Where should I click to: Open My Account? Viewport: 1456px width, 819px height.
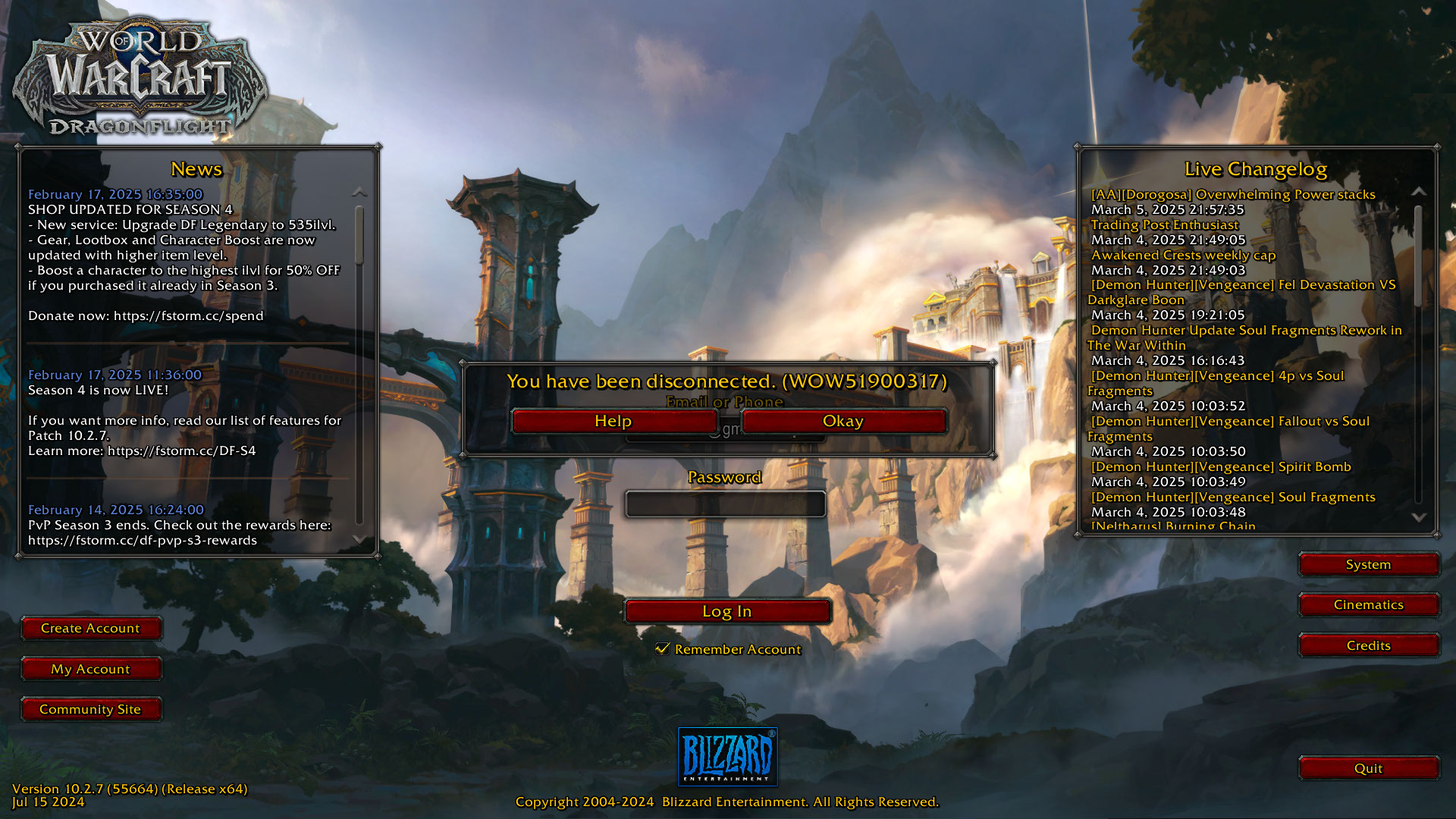pos(90,669)
